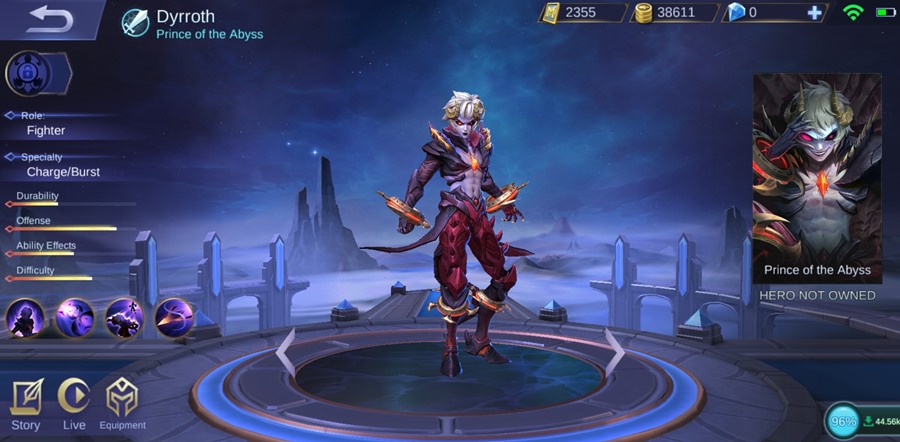
Task: Open Dyrroth's Story page
Action: tap(26, 403)
